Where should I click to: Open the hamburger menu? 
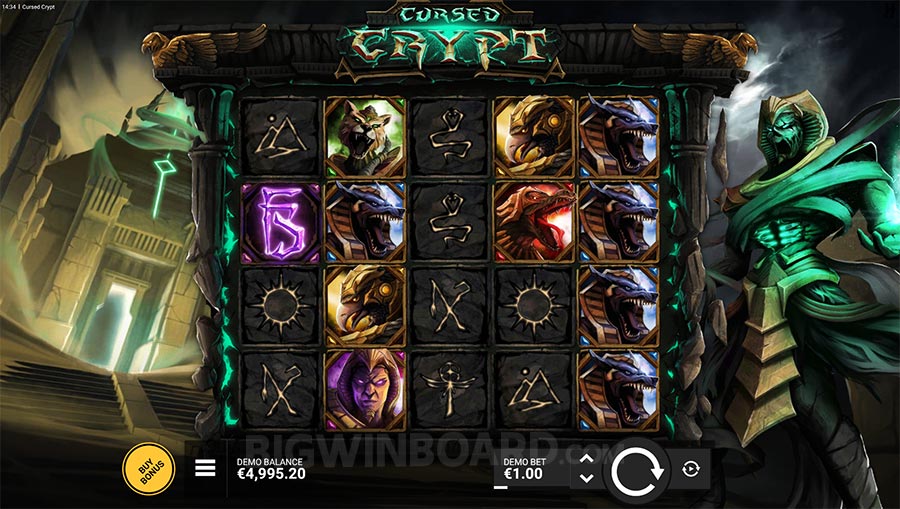(205, 468)
